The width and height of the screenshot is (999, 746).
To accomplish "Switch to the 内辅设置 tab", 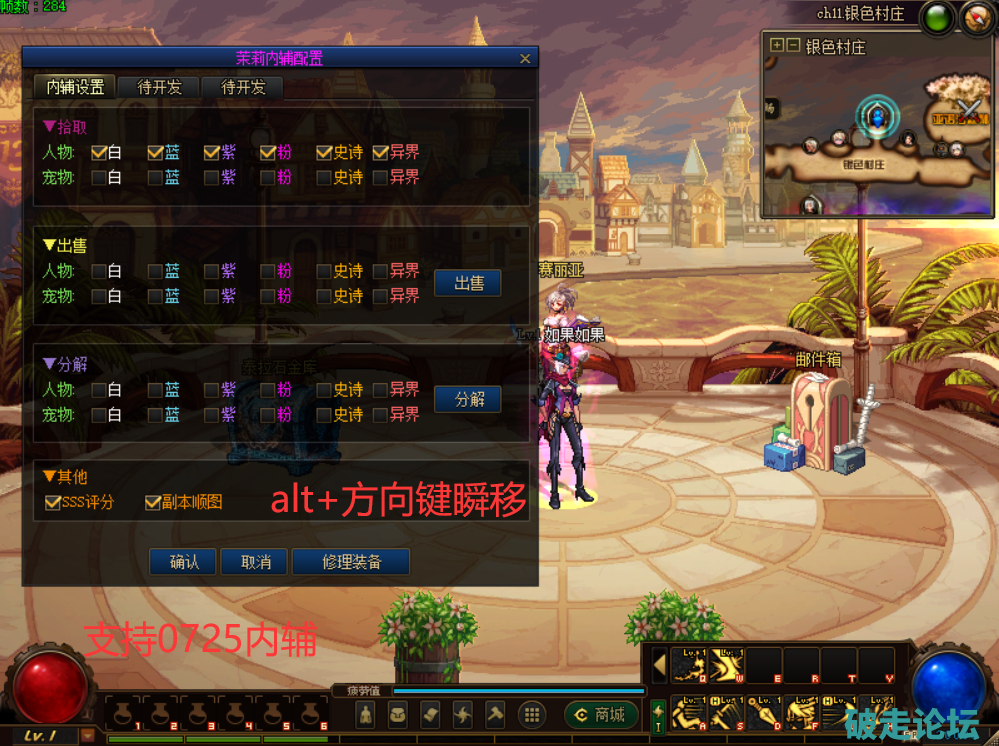I will (75, 87).
